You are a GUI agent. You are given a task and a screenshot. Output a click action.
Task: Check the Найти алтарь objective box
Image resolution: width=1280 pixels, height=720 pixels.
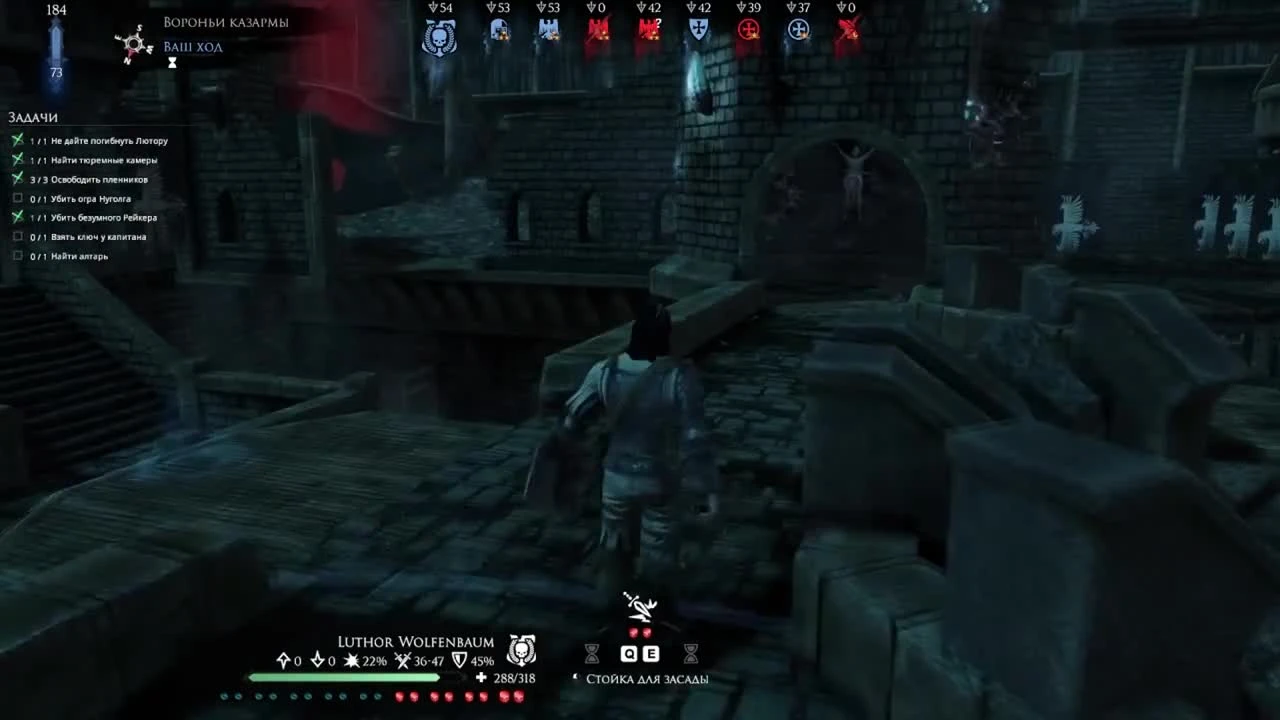click(17, 256)
